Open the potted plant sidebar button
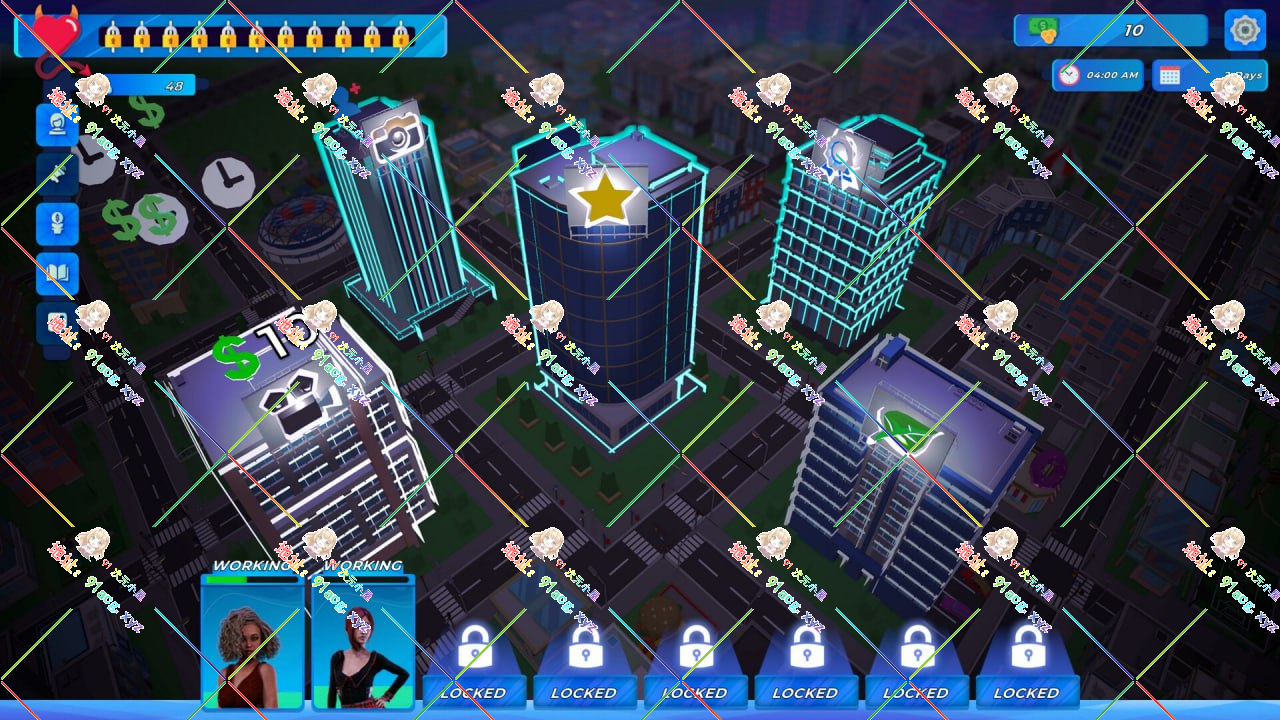Viewport: 1280px width, 720px height. pyautogui.click(x=57, y=223)
